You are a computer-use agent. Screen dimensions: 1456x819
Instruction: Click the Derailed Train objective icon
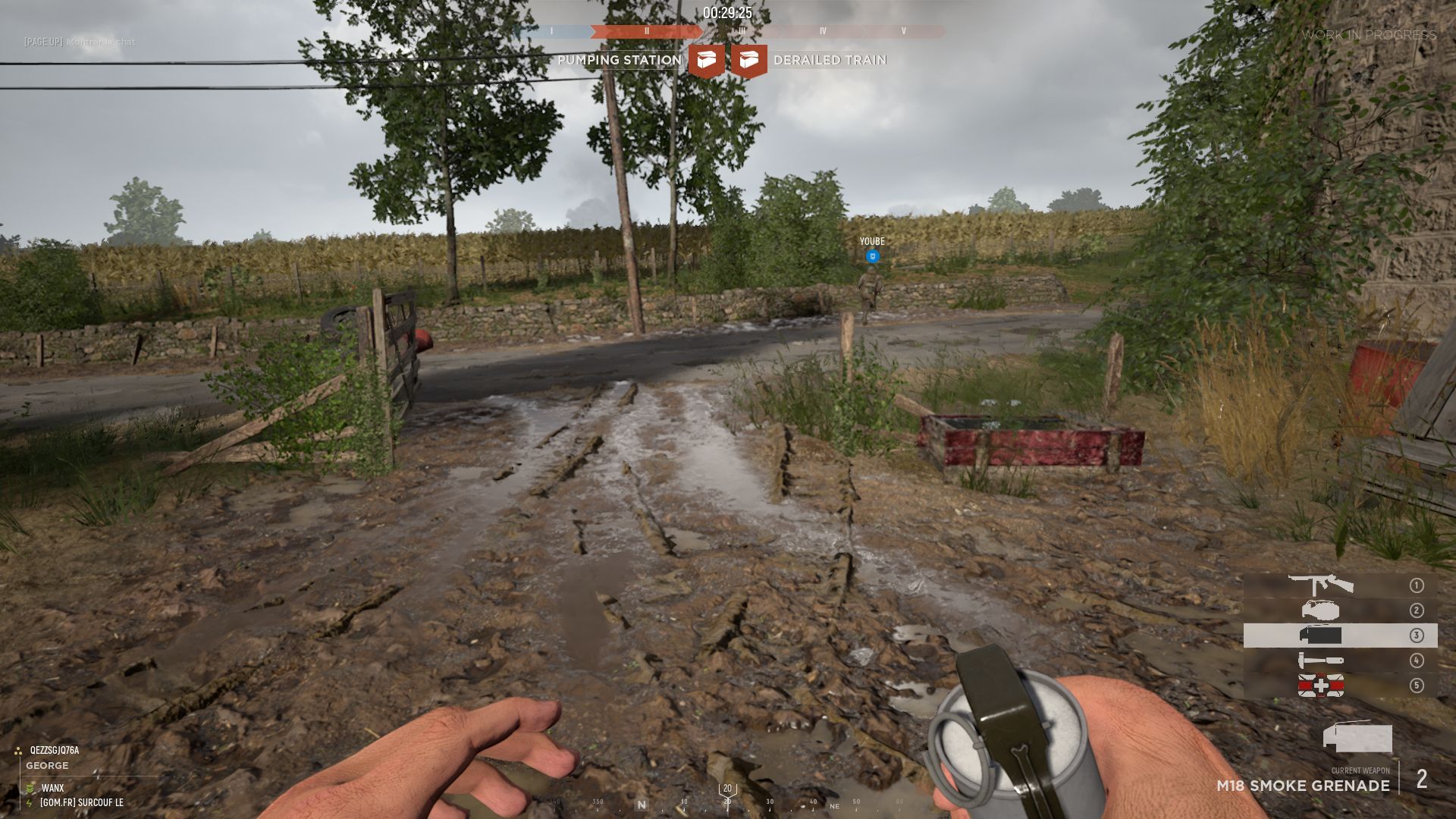[749, 61]
